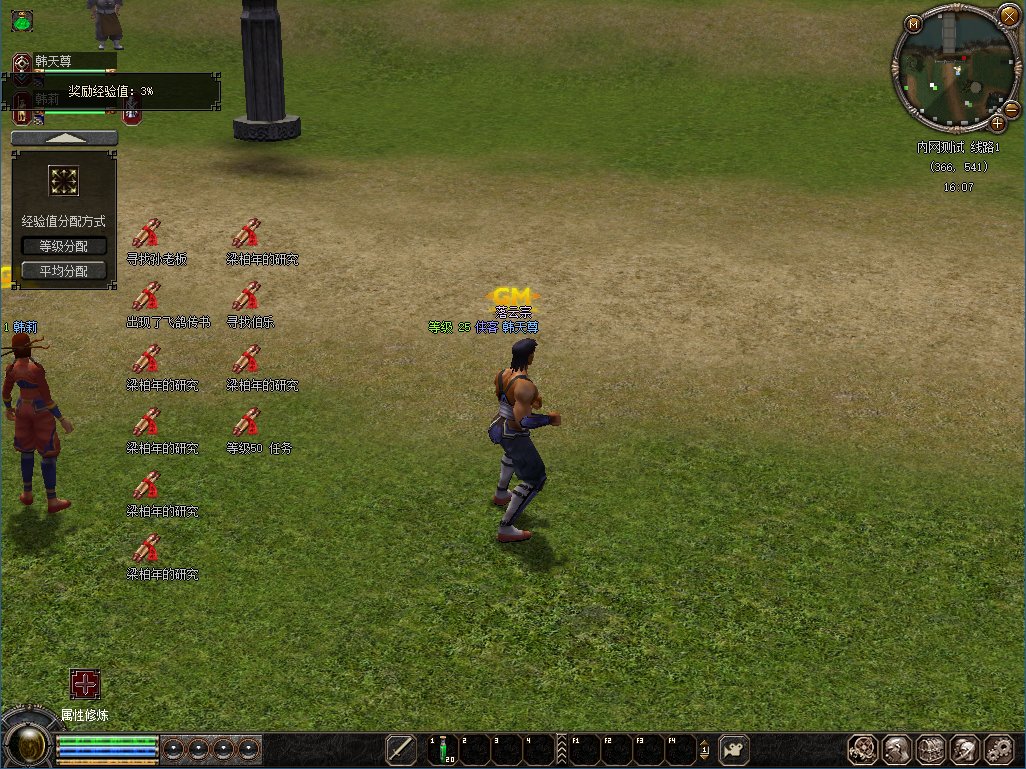Zoom in the minimap with the plus button
The image size is (1026, 769).
[997, 124]
